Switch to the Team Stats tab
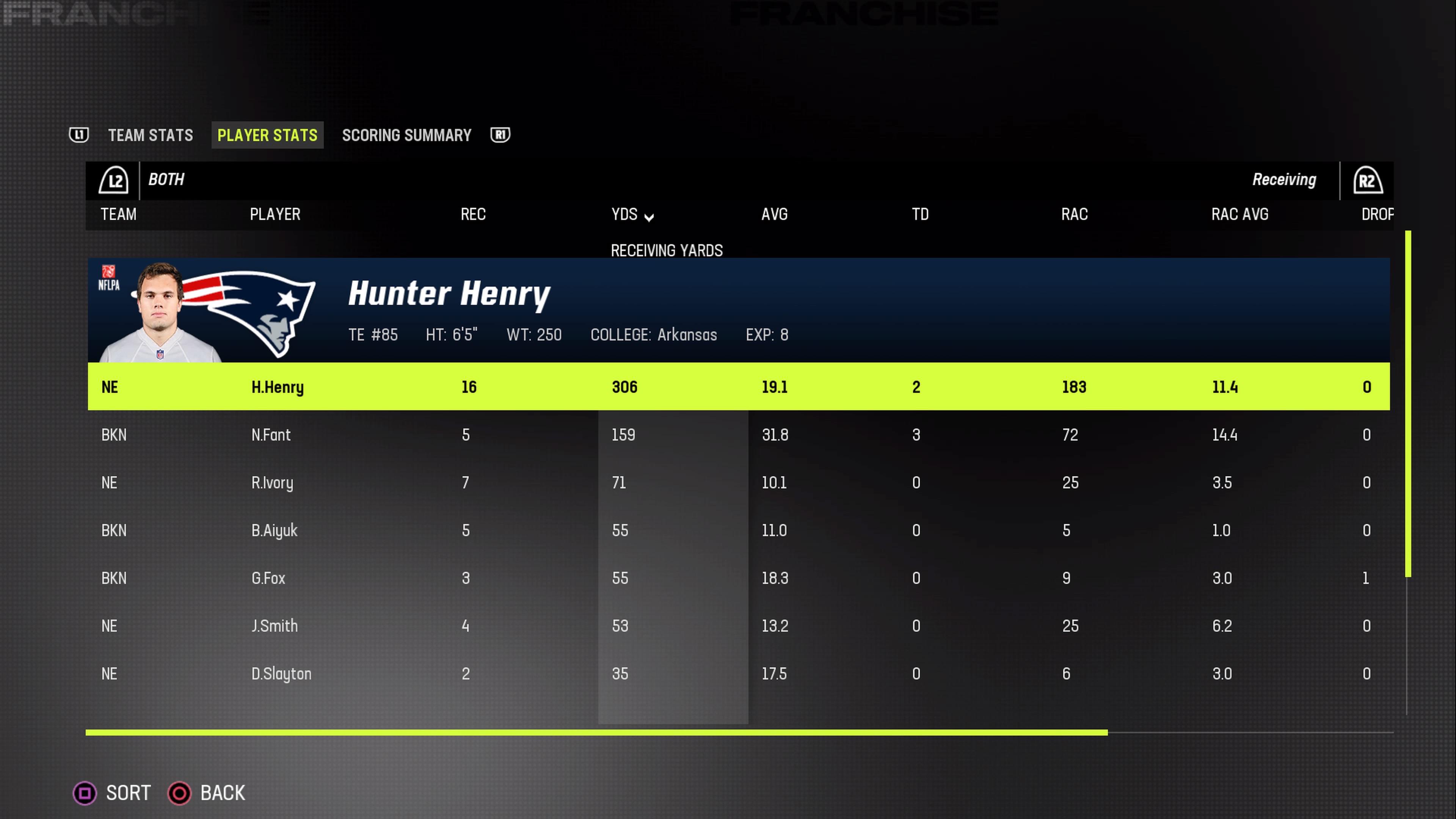The width and height of the screenshot is (1456, 819). coord(151,135)
